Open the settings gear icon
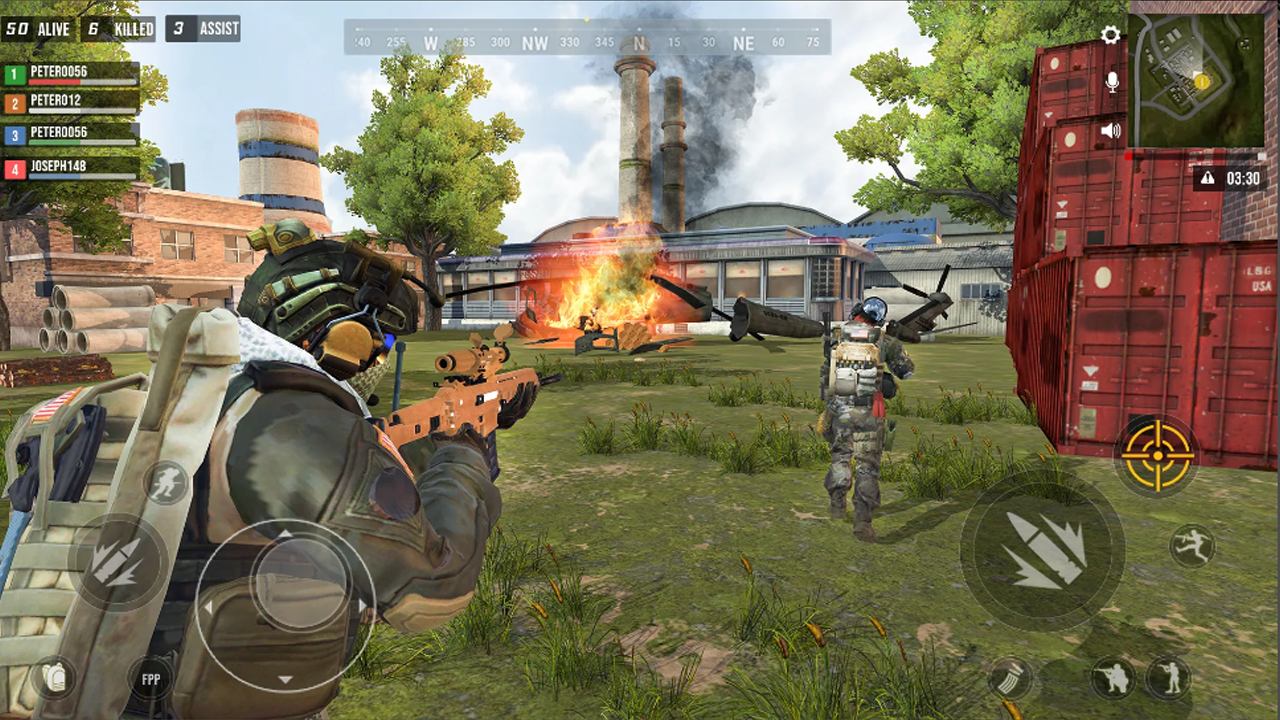 click(1110, 35)
